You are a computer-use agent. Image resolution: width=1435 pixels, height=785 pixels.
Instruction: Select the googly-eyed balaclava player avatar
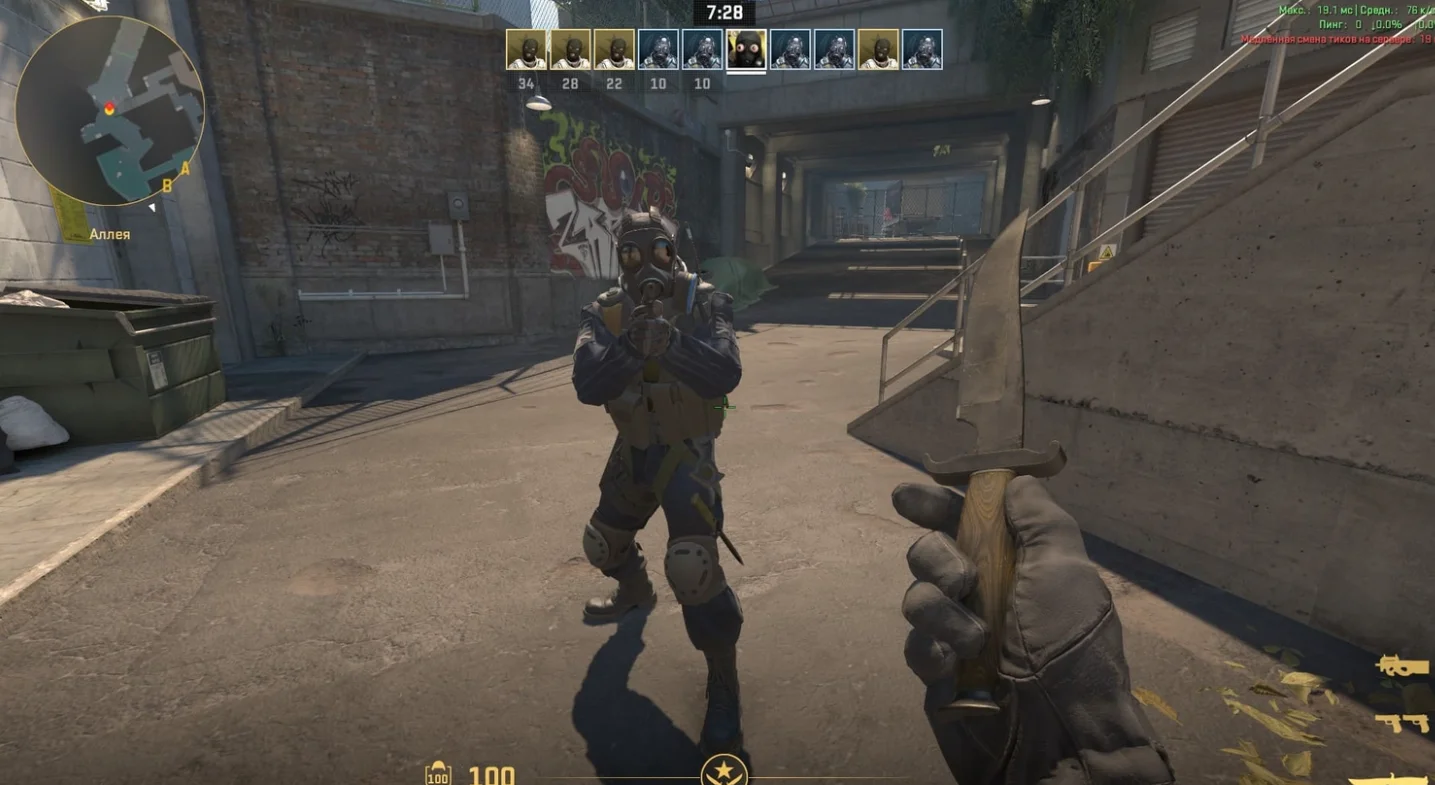click(746, 50)
